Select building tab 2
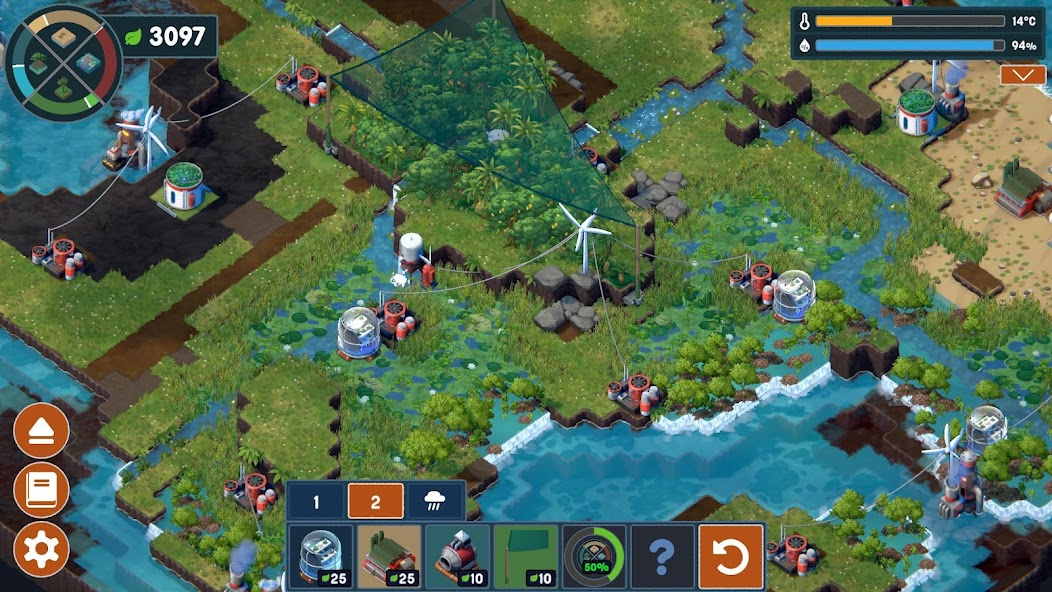Screen dimensions: 1052x592 [x=376, y=502]
